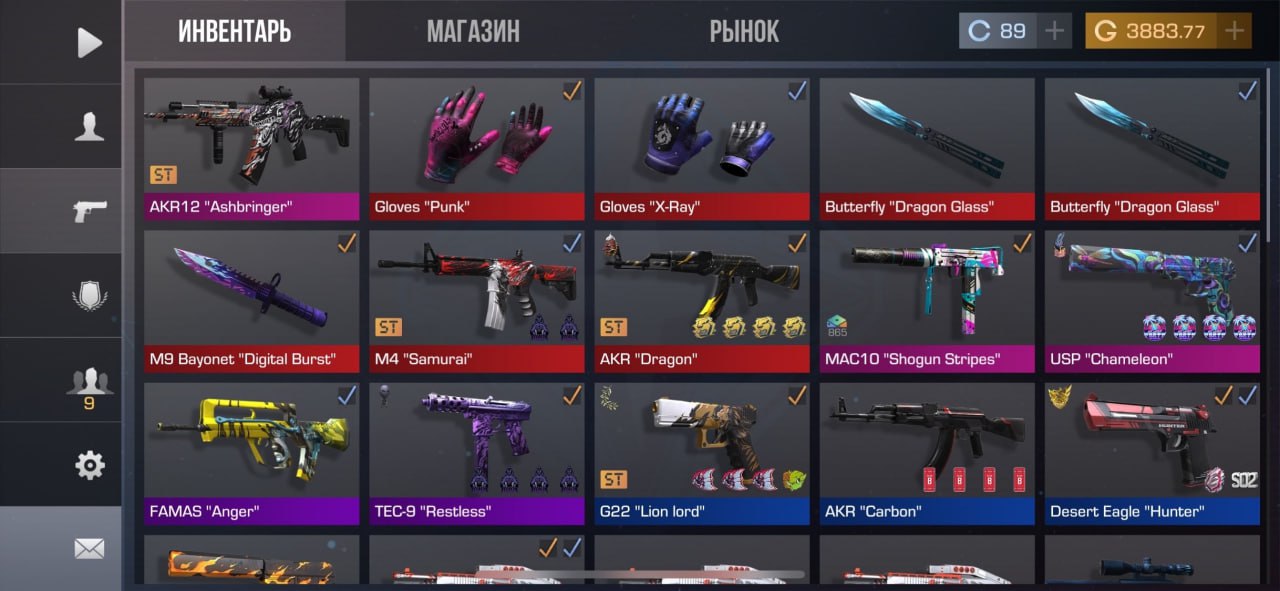Choose the MAC10 "Shogun Stripes" skin
Image resolution: width=1280 pixels, height=591 pixels.
pyautogui.click(x=927, y=300)
